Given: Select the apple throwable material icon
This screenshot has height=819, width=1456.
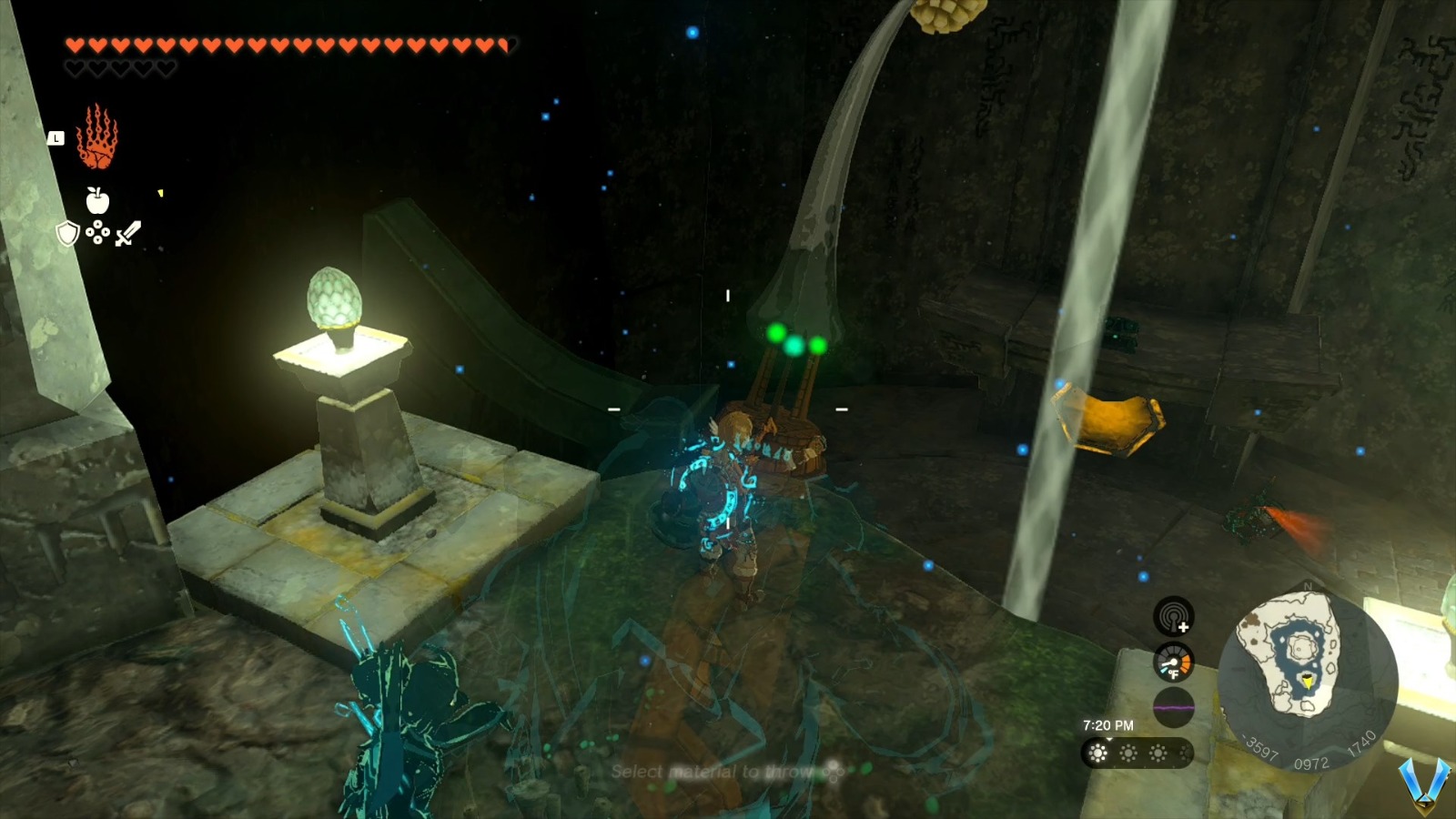Looking at the screenshot, I should pos(97,202).
